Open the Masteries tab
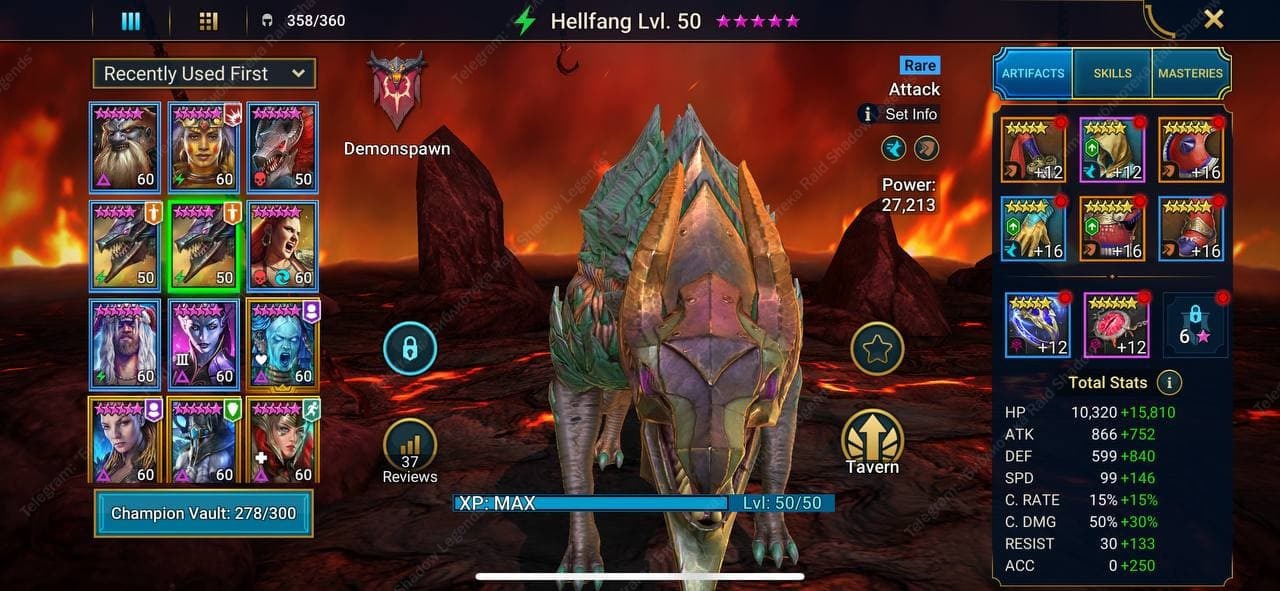Screen dimensions: 1280x591 1190,73
